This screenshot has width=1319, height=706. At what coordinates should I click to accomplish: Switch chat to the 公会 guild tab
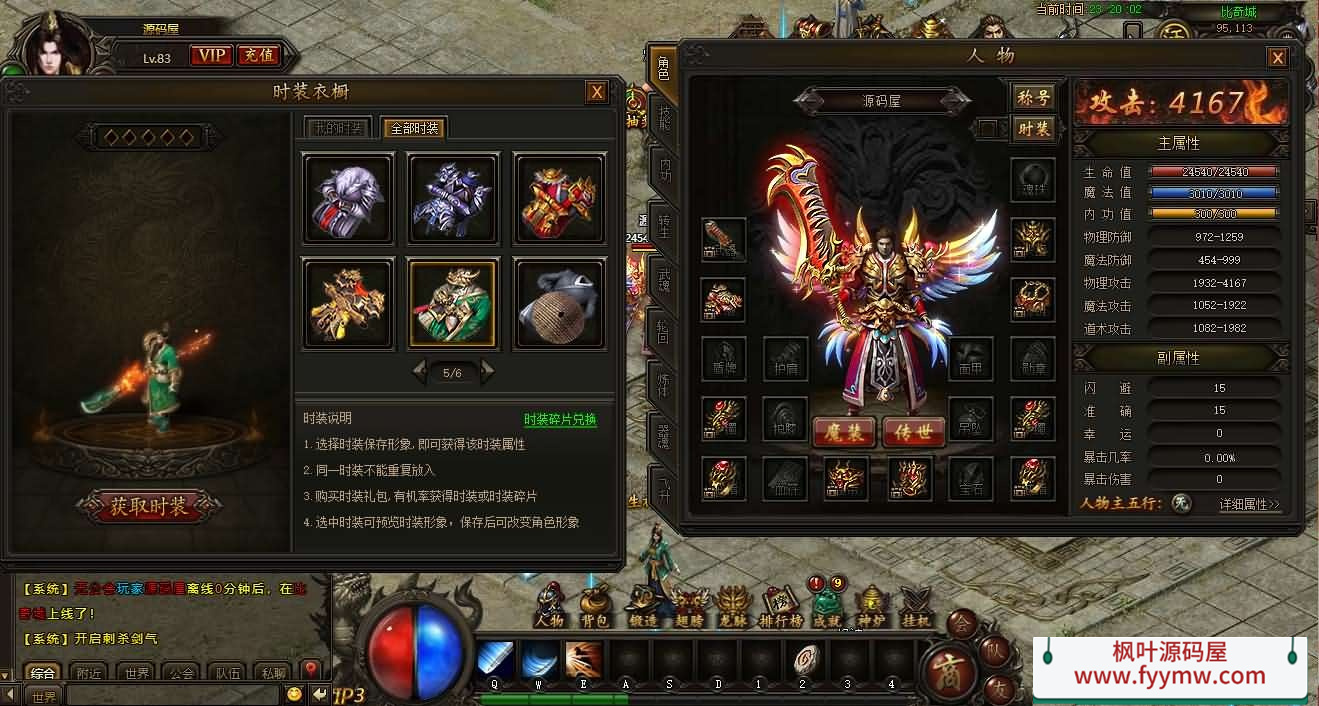[180, 673]
